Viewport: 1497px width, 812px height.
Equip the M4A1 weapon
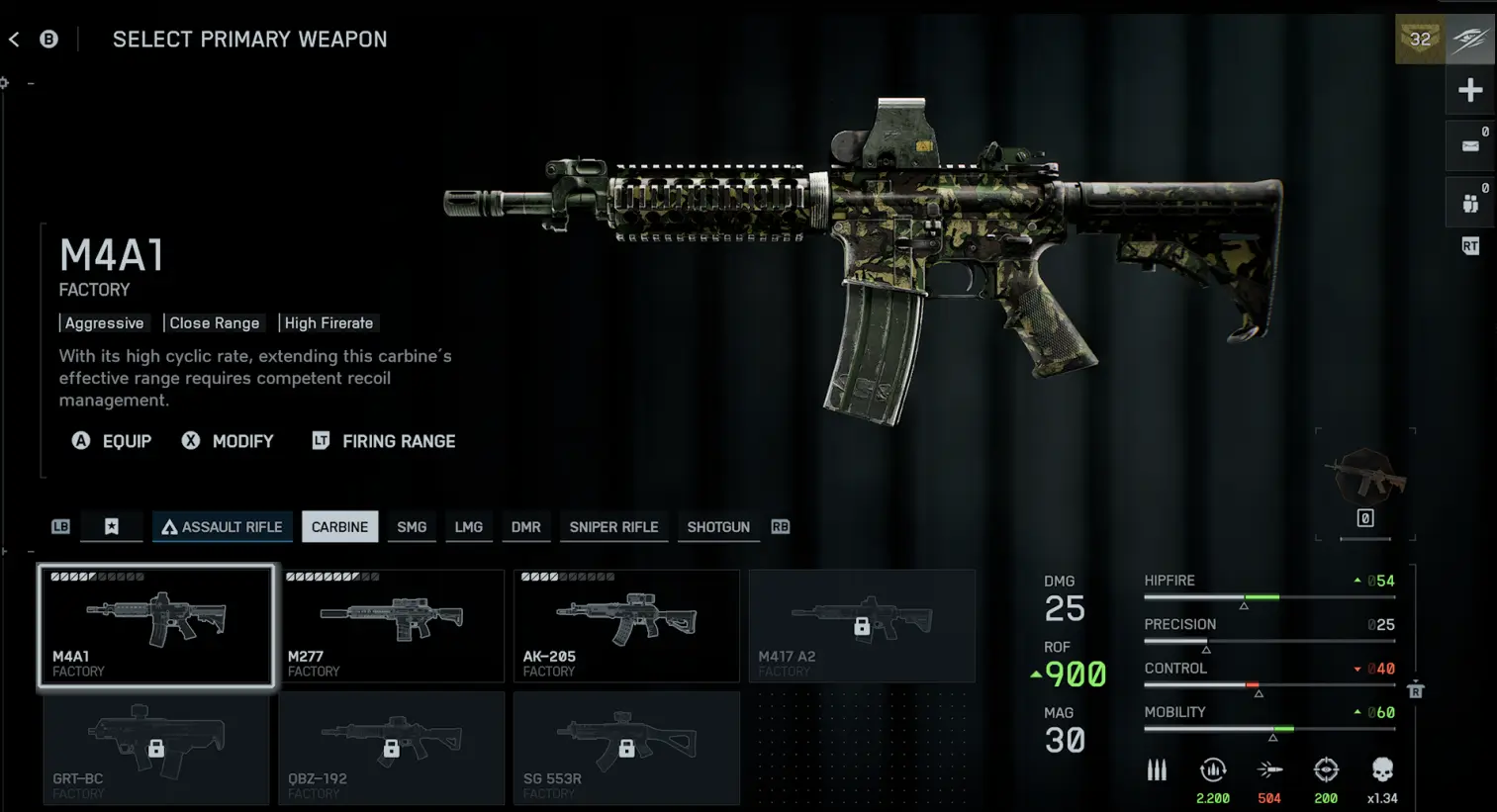[x=112, y=441]
